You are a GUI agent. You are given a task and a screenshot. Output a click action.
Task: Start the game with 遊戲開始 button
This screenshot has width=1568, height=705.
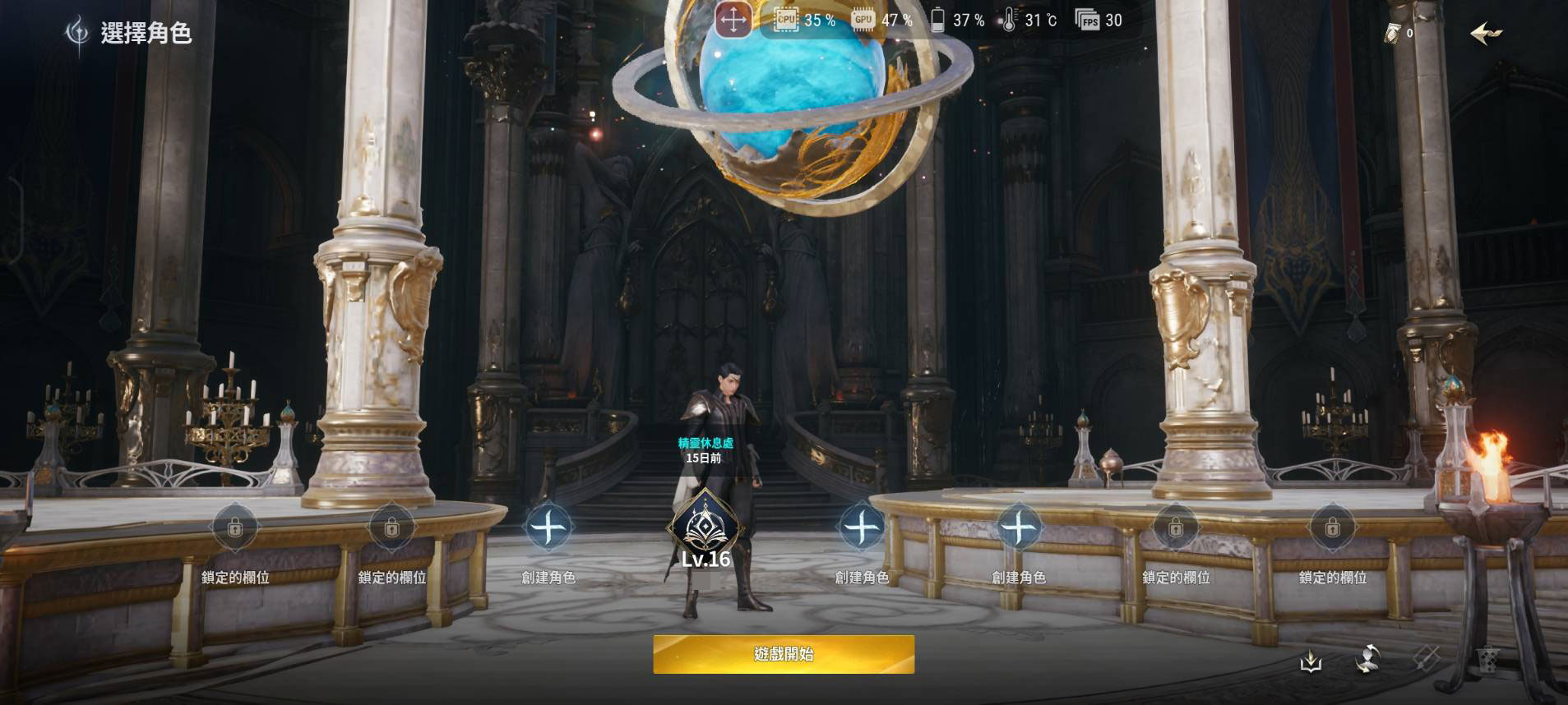784,654
